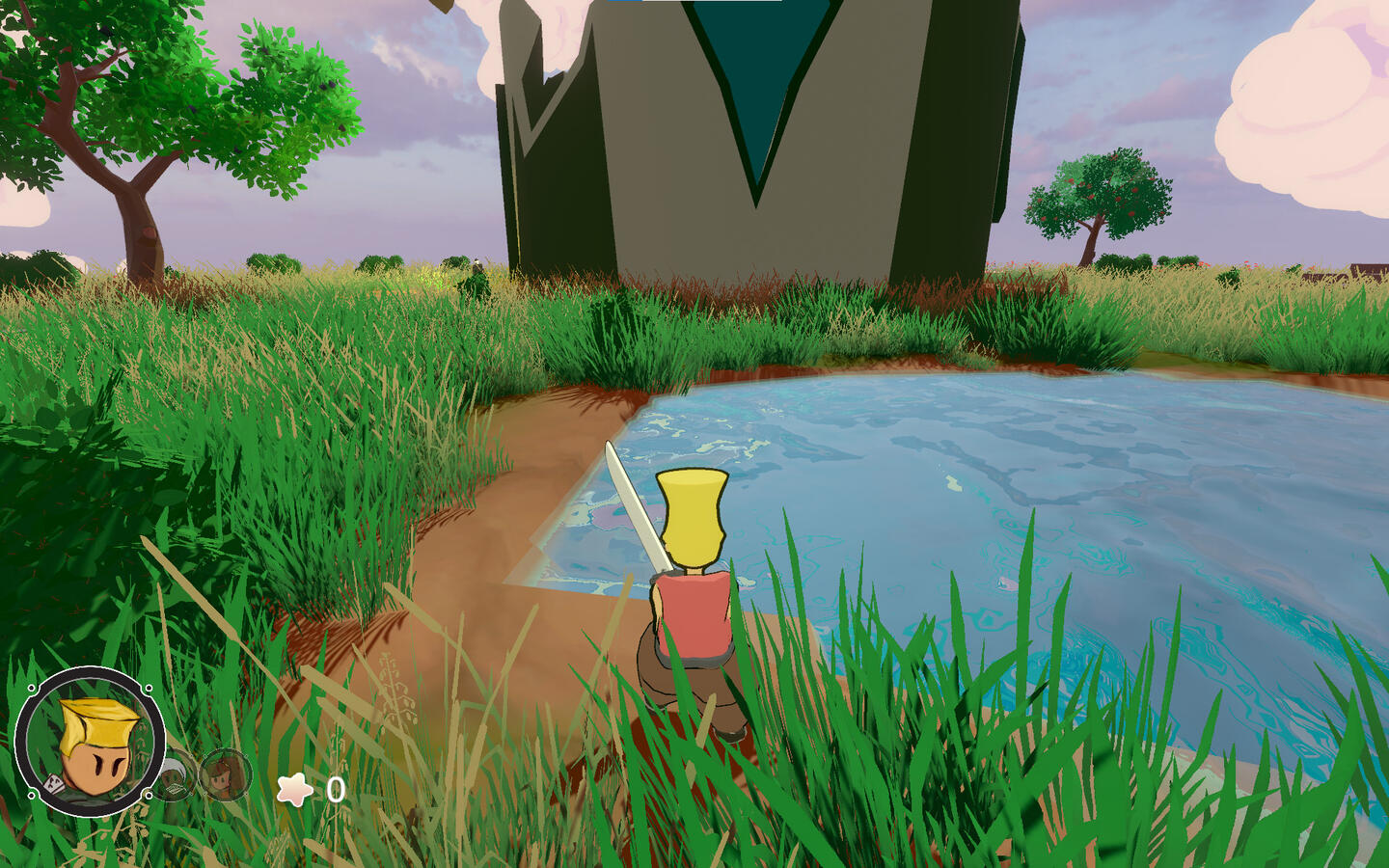Choose the brown-haired character portrait
This screenshot has width=1389, height=868.
(227, 774)
